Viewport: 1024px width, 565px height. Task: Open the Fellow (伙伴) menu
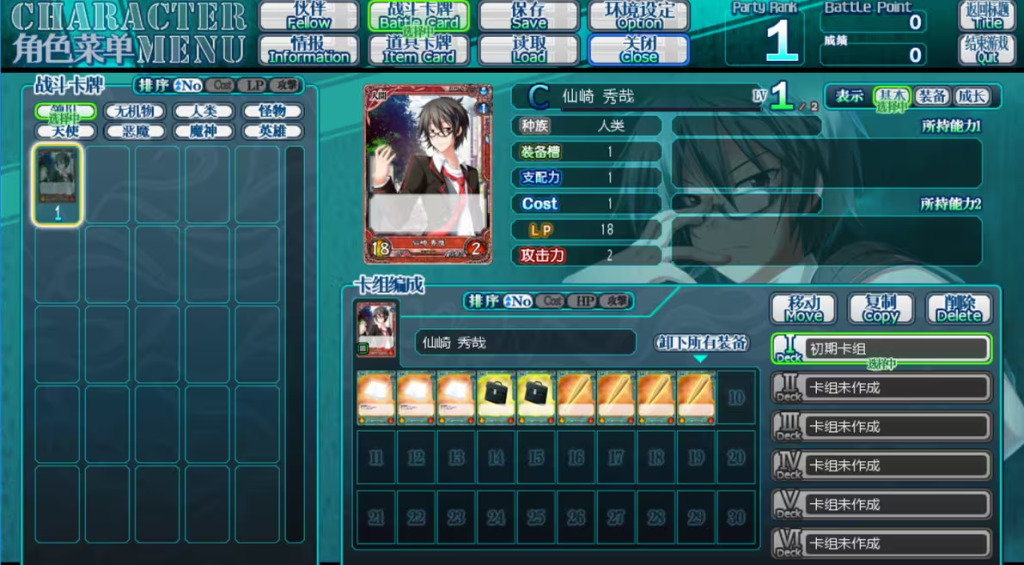pyautogui.click(x=309, y=15)
